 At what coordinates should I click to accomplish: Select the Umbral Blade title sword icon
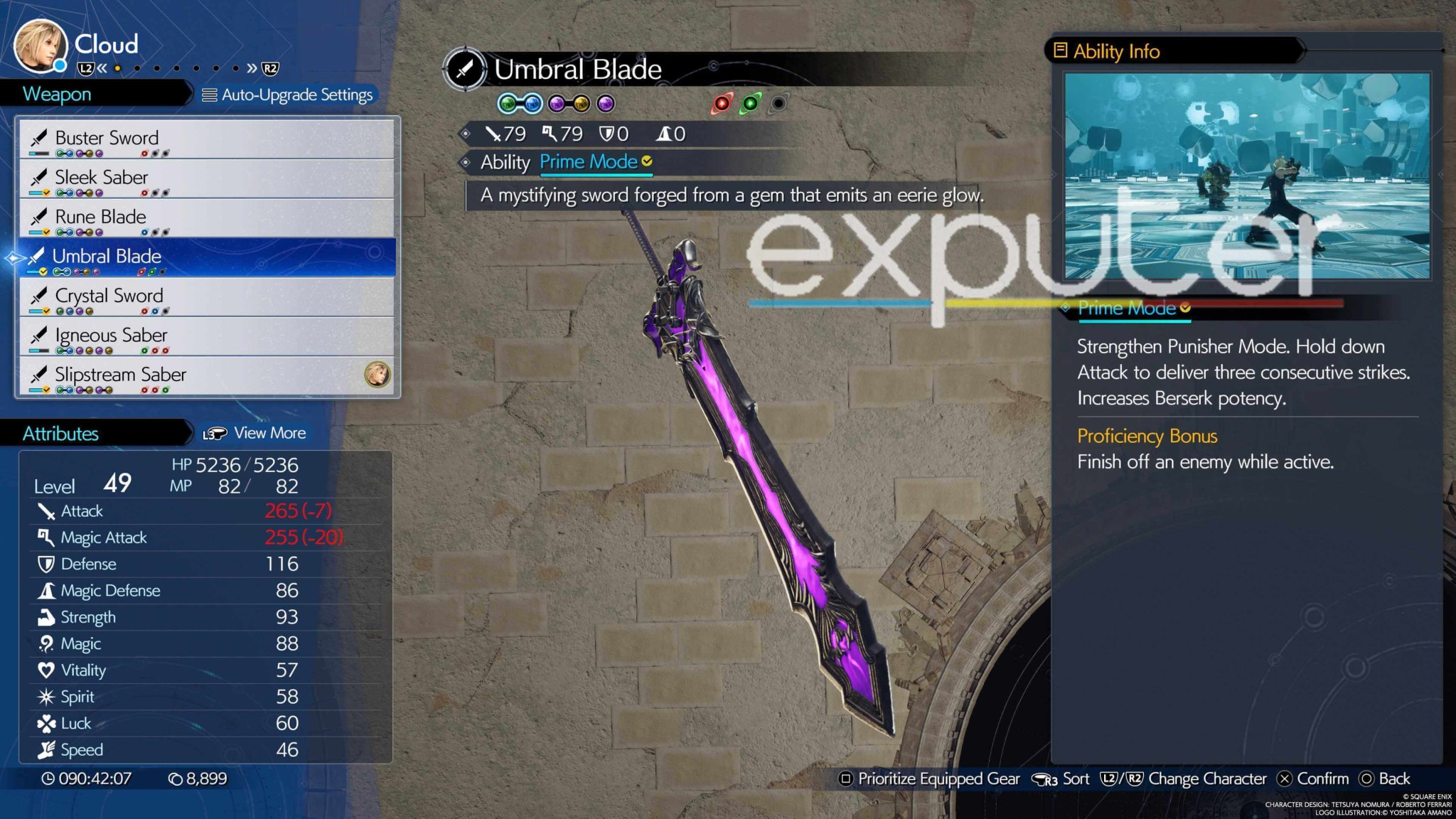[464, 70]
